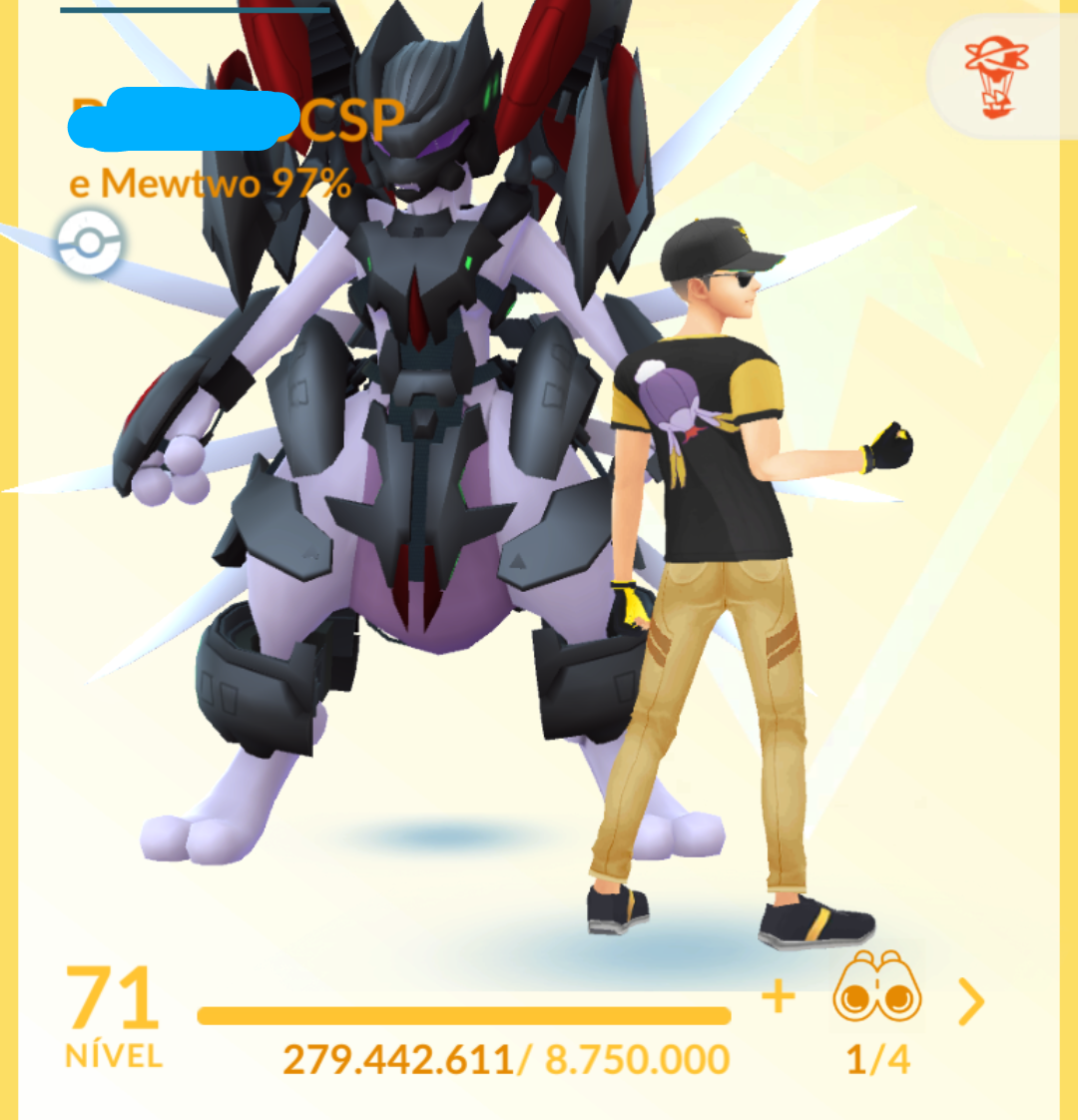Image resolution: width=1078 pixels, height=1120 pixels.
Task: Open the orange balloon icon button
Action: 994,77
